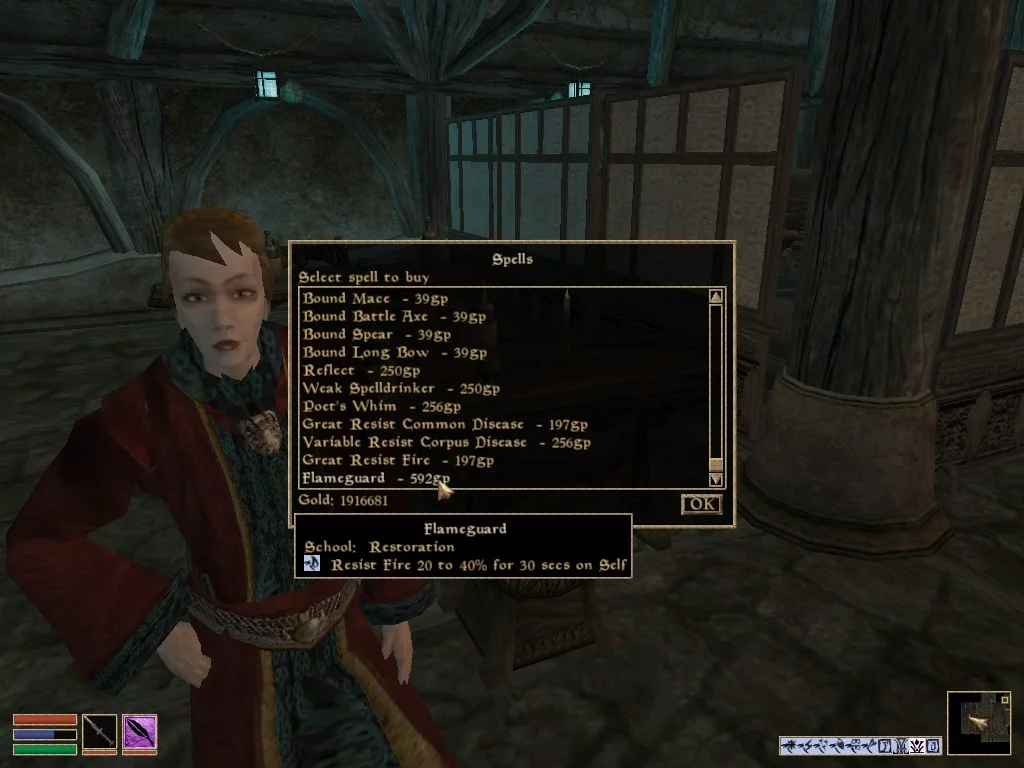The width and height of the screenshot is (1024, 768).
Task: Close the Spells window with OK
Action: pyautogui.click(x=701, y=503)
